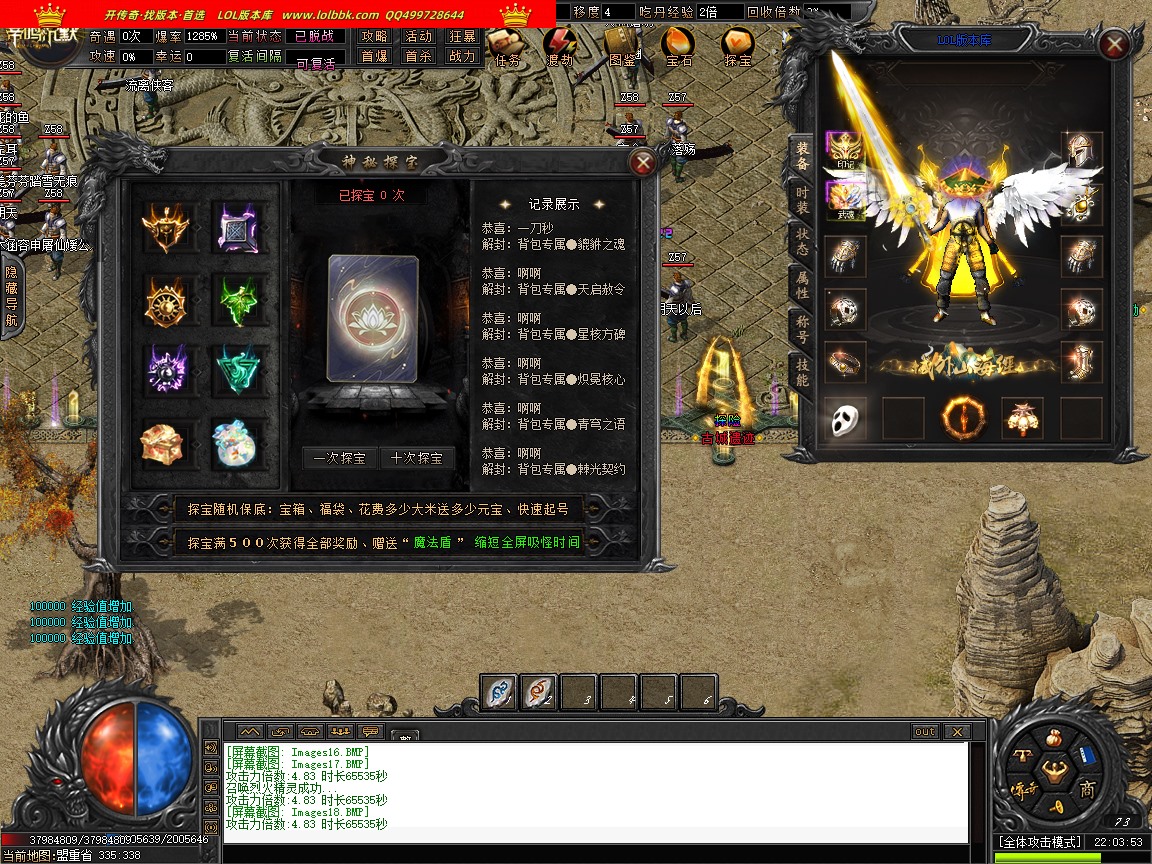
Task: Open the 图鉴 codex book icon
Action: click(x=621, y=47)
